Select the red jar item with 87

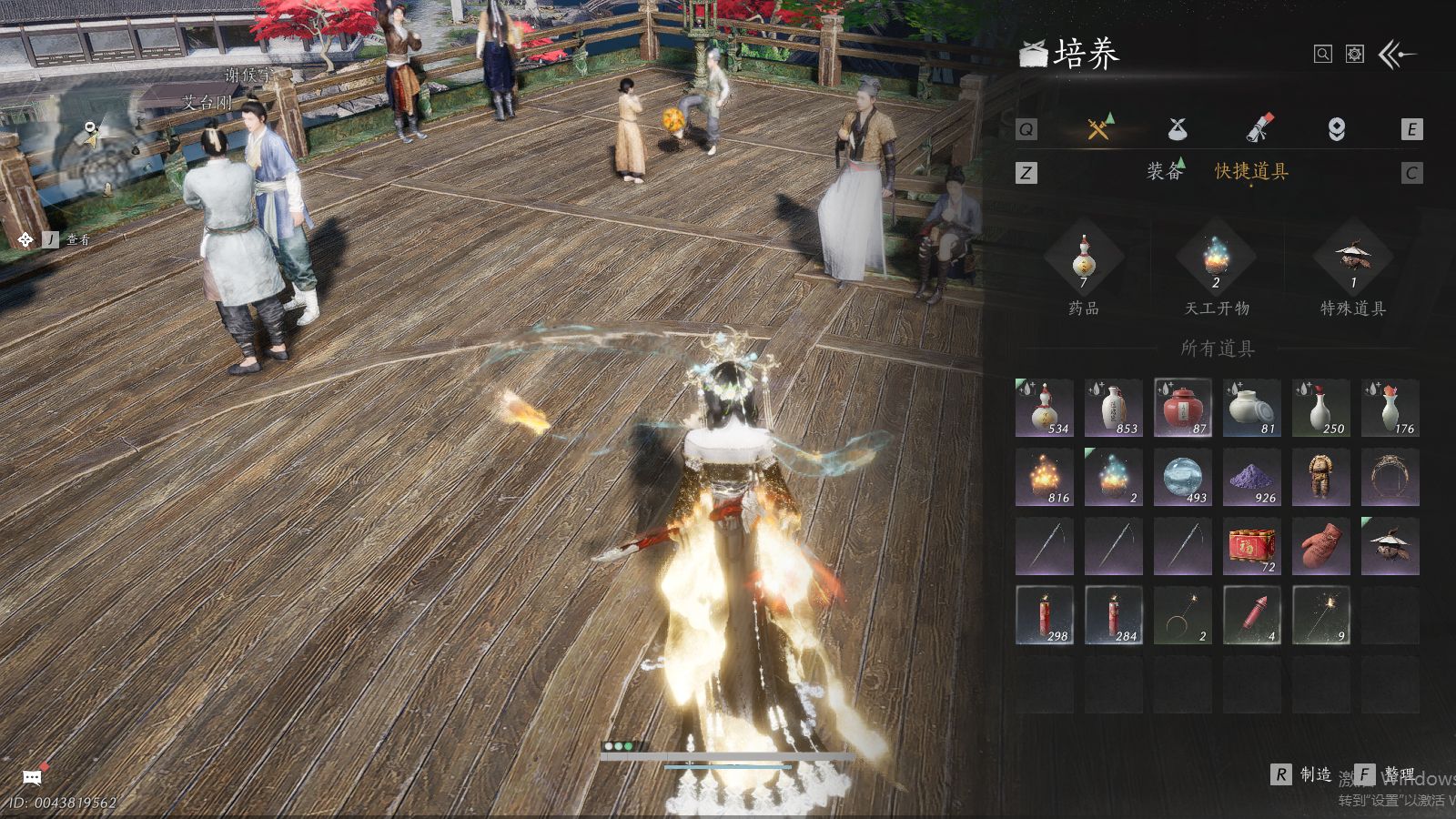1182,408
